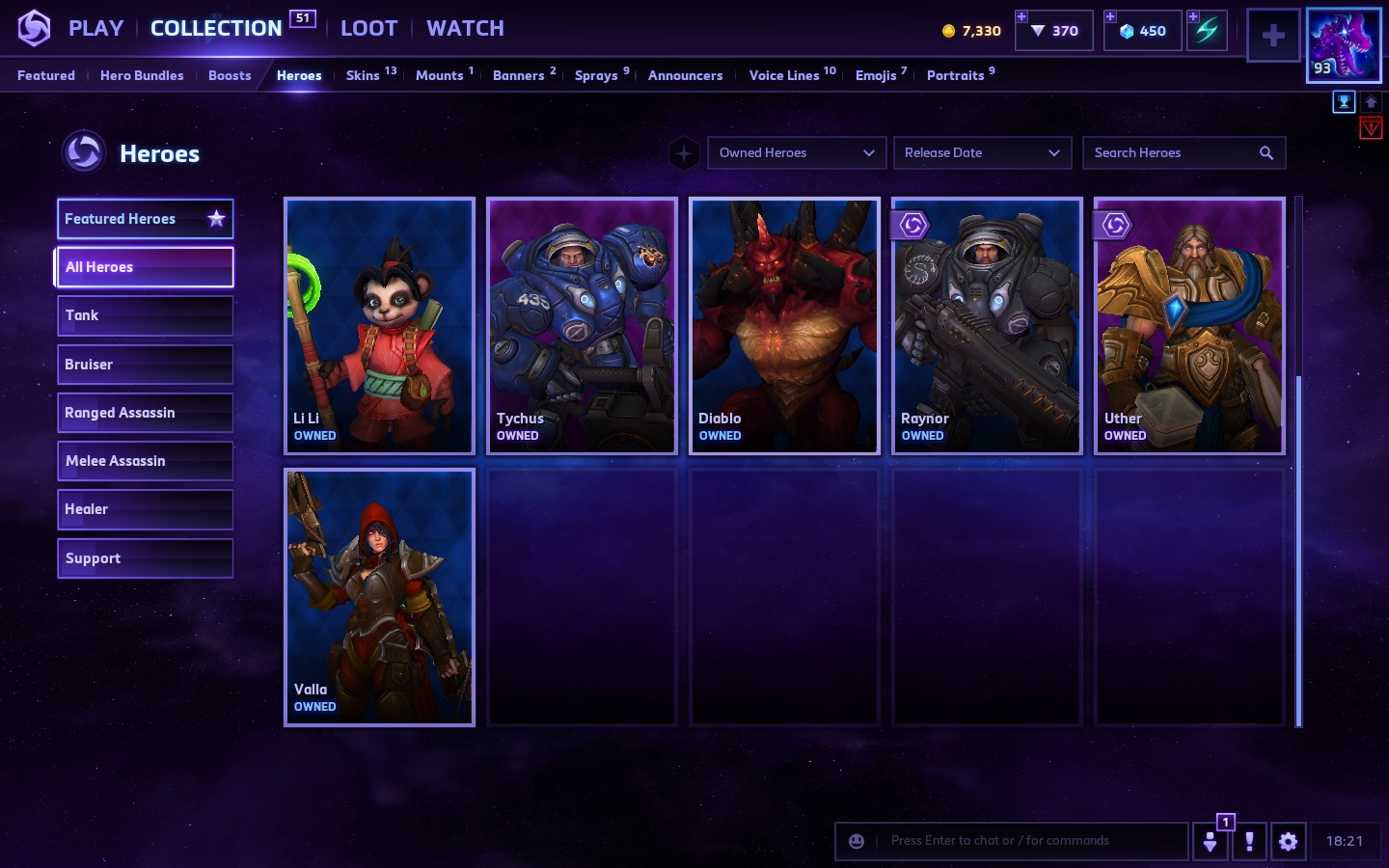Open the gear settings button
1389x868 pixels.
1288,841
